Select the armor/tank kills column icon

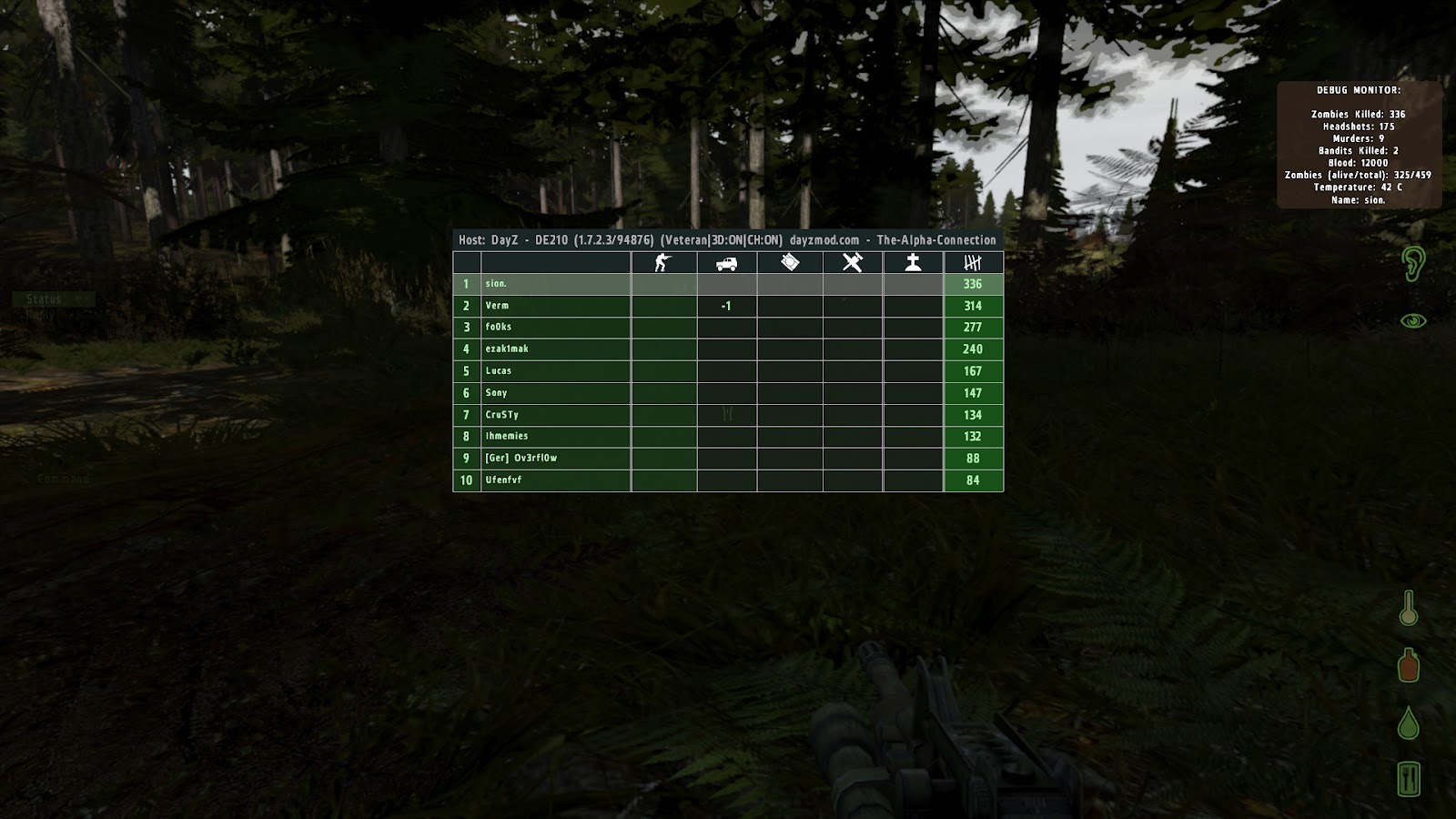click(x=788, y=261)
